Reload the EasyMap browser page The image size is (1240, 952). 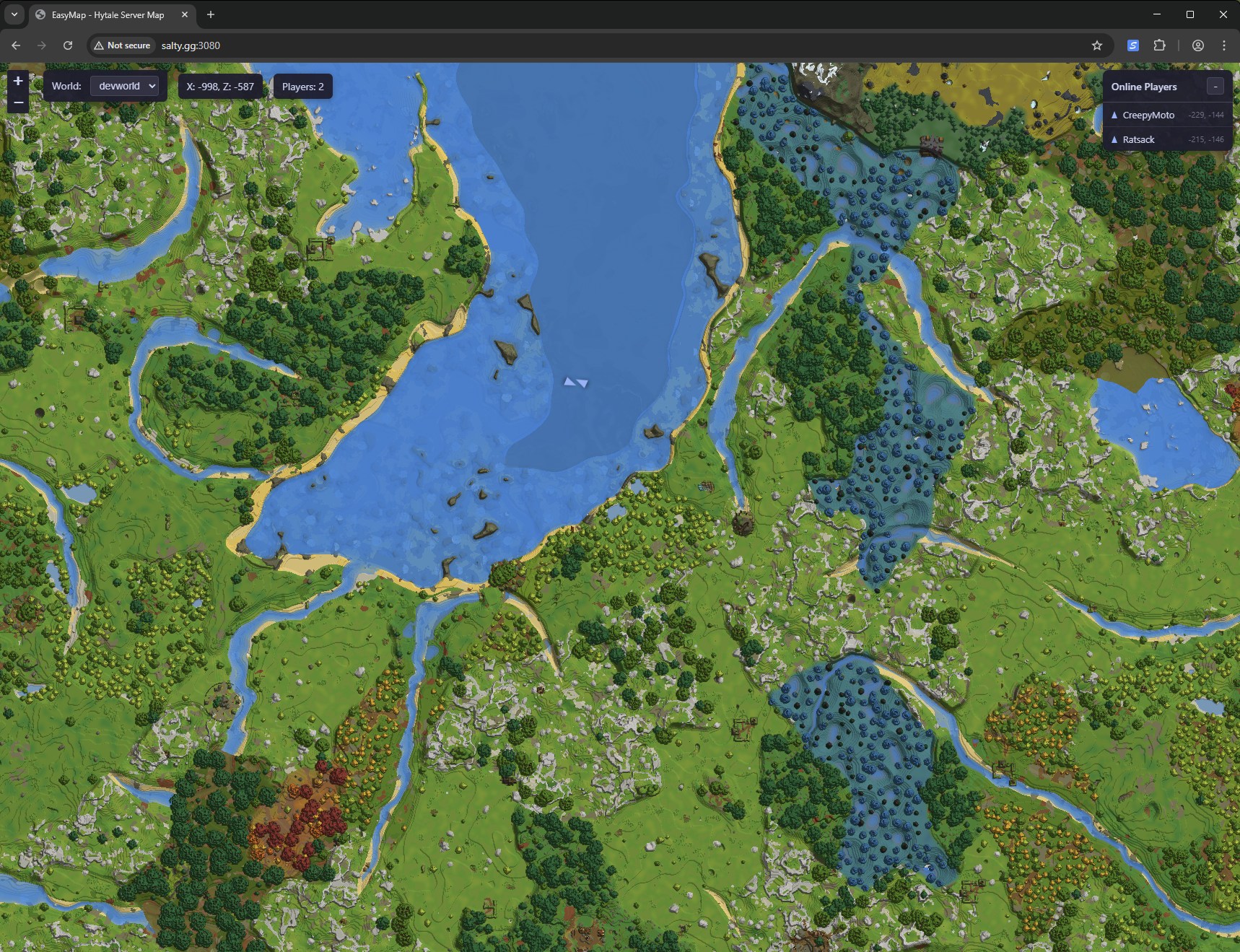68,45
